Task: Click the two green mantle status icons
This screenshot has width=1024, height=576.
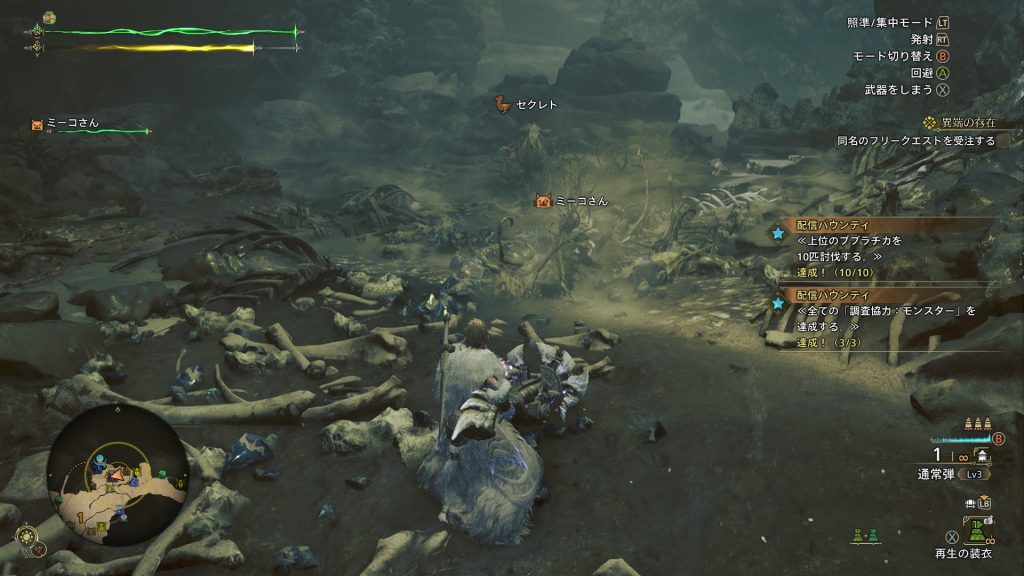Action: click(864, 536)
